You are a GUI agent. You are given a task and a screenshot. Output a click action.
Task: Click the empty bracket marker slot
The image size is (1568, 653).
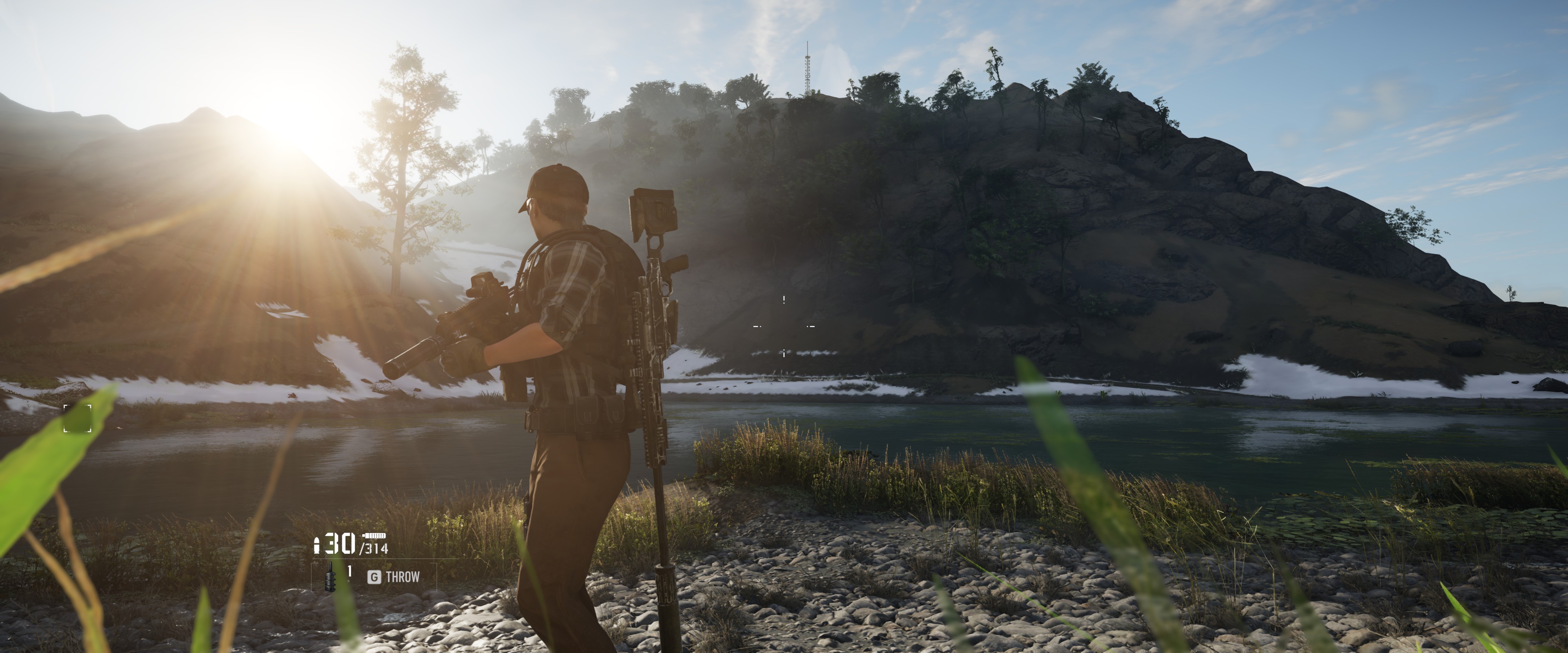77,418
